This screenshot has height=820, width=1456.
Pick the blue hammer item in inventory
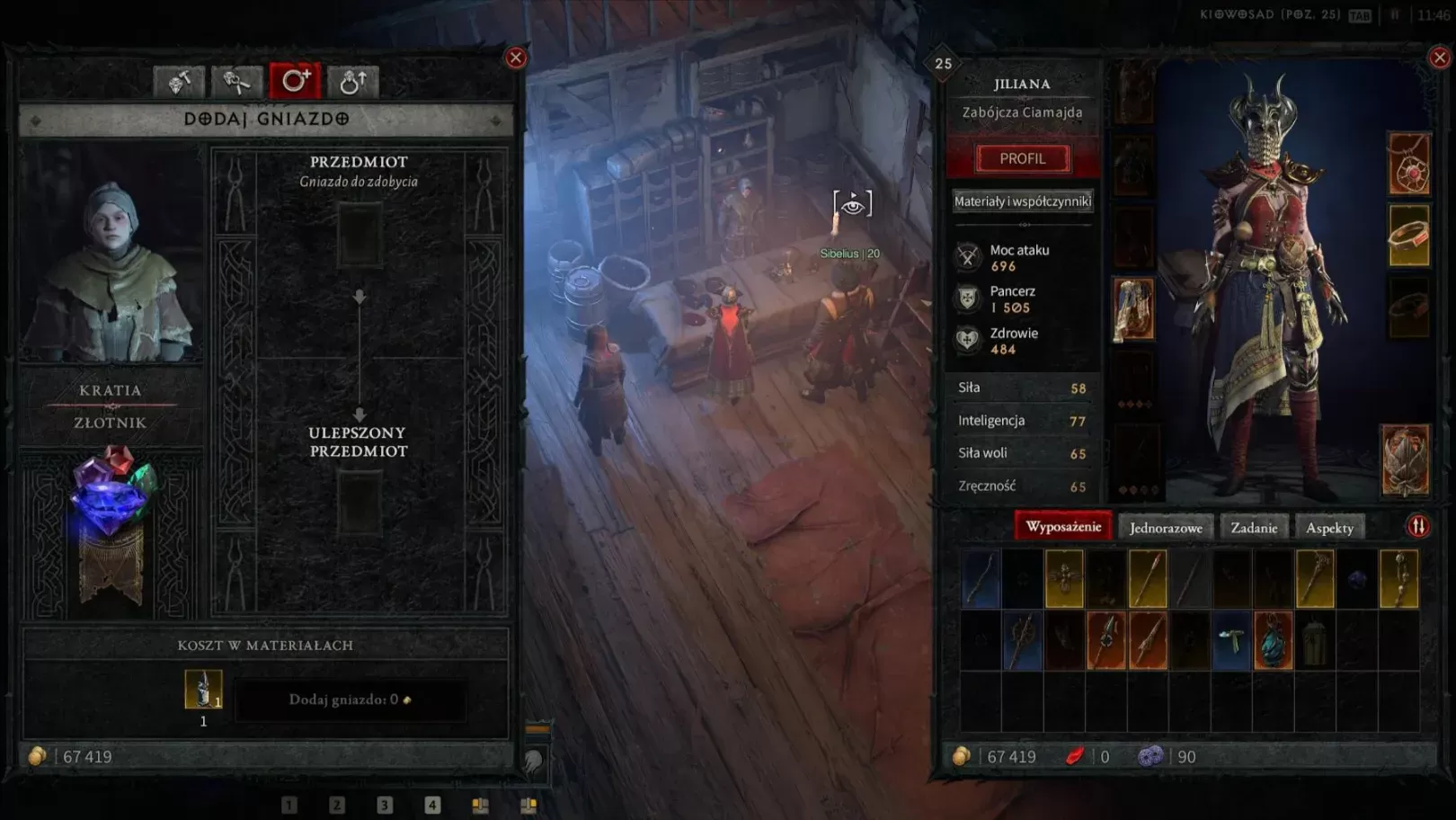[1231, 641]
